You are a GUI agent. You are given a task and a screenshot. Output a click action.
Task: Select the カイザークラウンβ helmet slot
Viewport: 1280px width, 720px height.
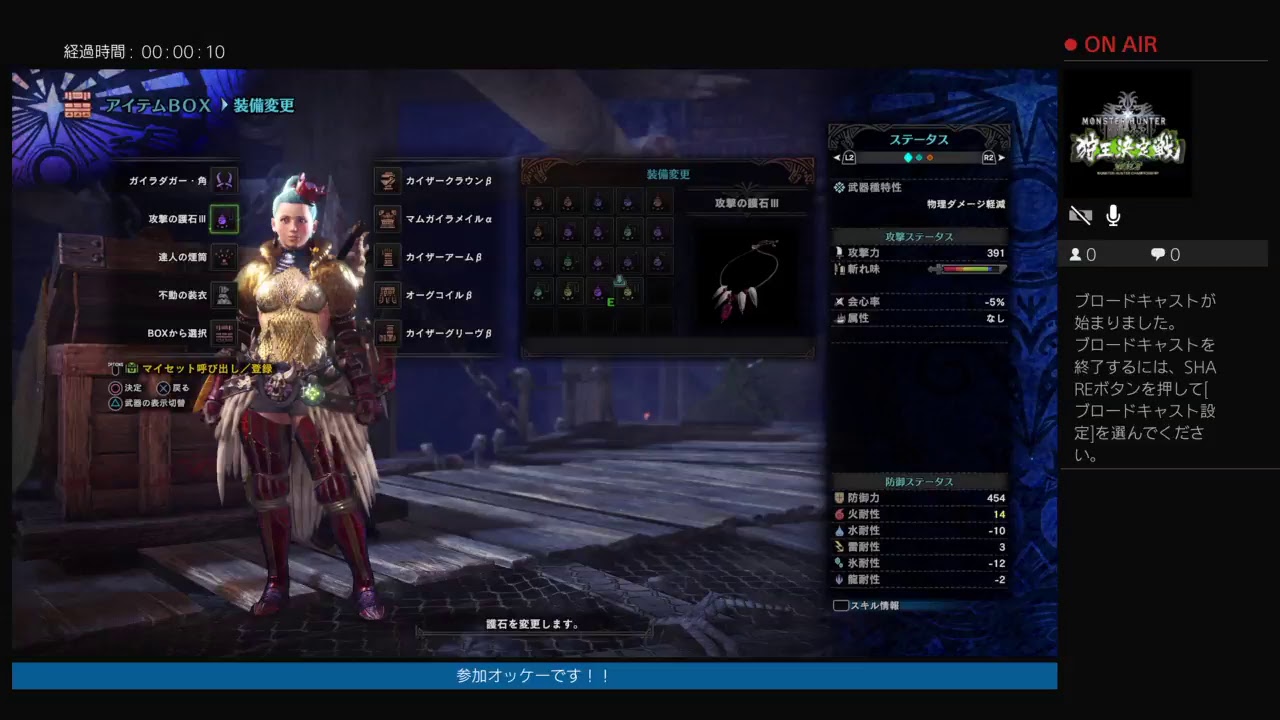point(388,181)
